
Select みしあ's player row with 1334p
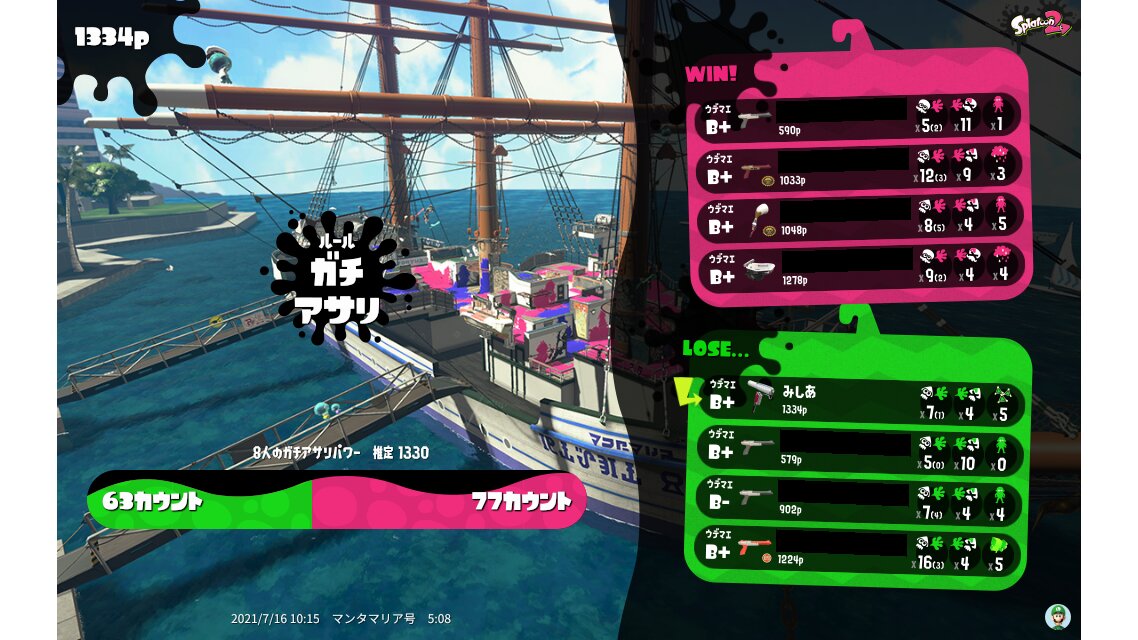pos(859,399)
